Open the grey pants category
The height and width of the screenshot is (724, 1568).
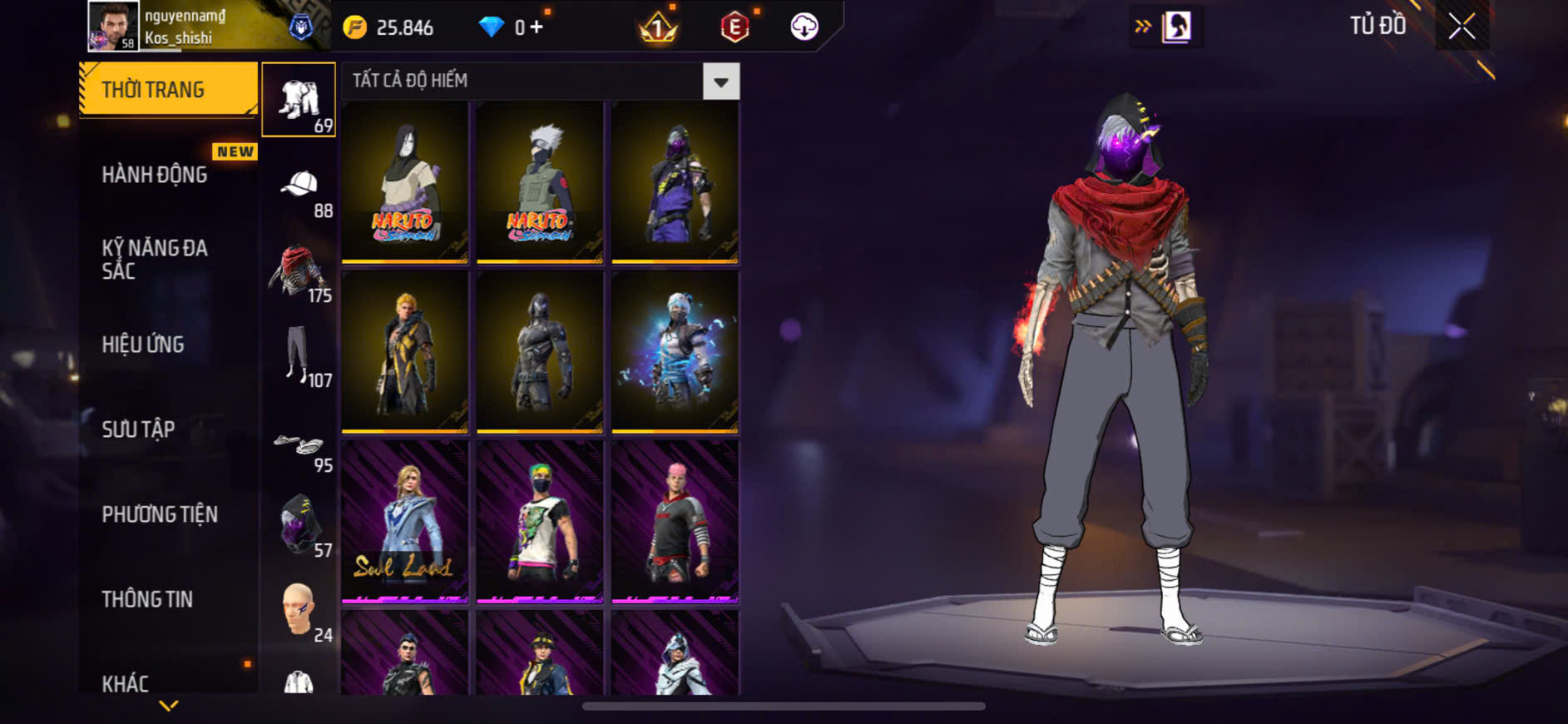coord(298,355)
